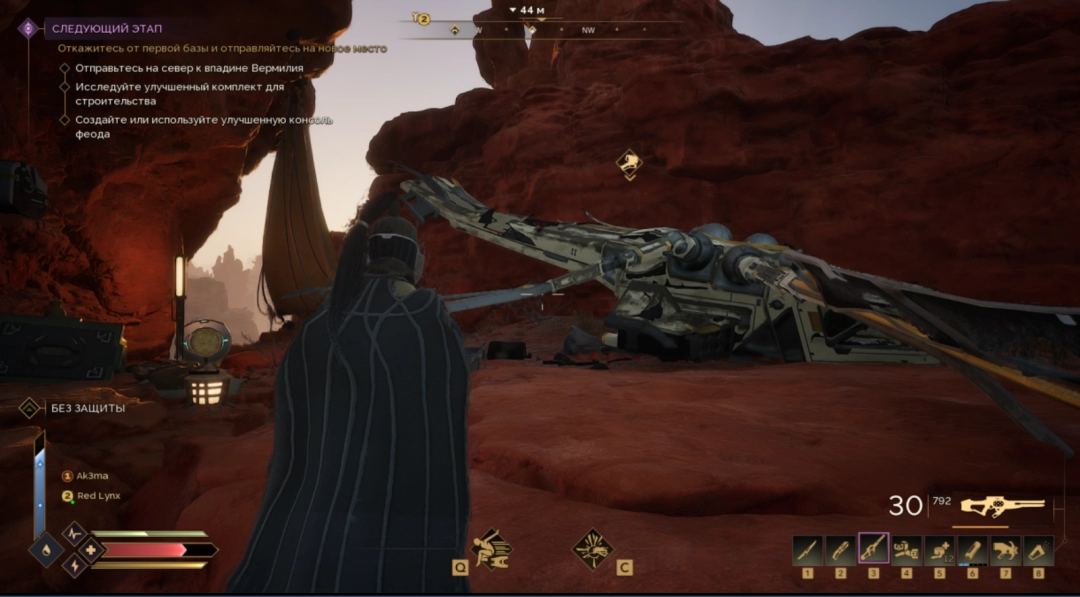This screenshot has height=597, width=1080.
Task: Activate the C ability diamond icon
Action: [592, 548]
